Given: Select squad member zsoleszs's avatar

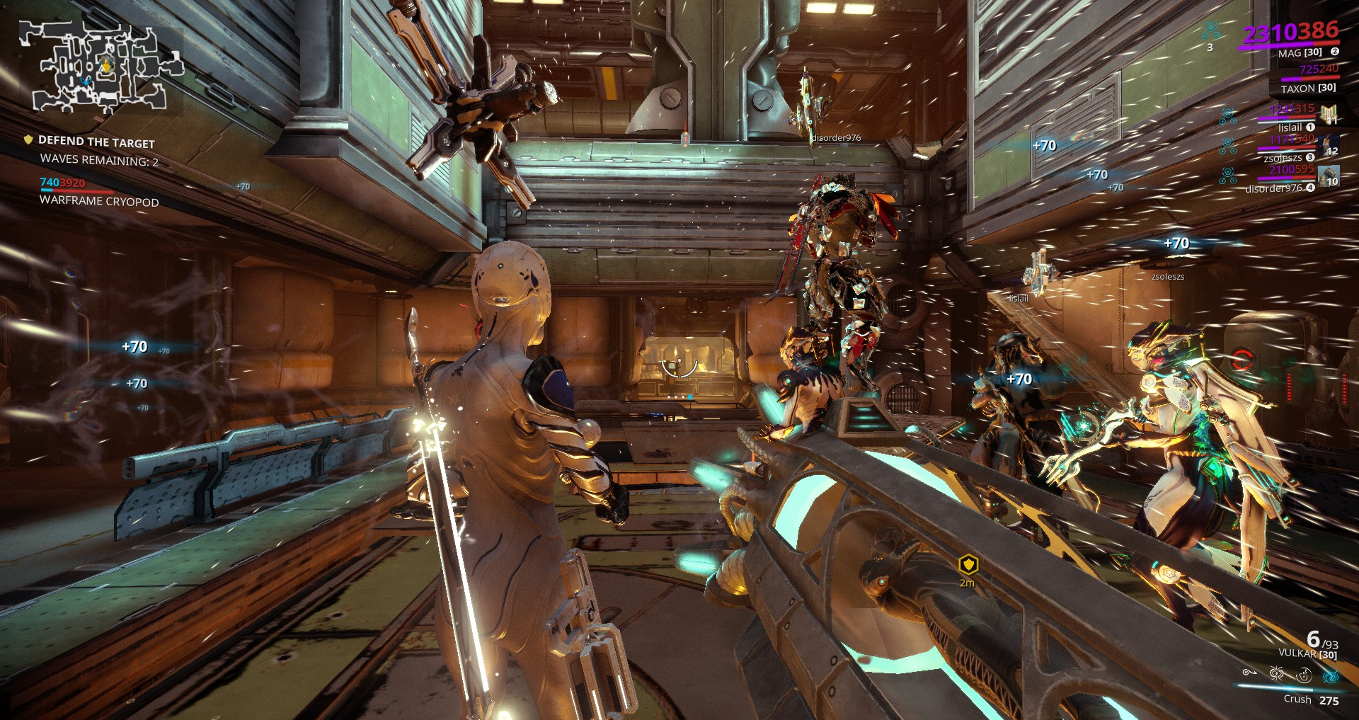Looking at the screenshot, I should pyautogui.click(x=1329, y=146).
